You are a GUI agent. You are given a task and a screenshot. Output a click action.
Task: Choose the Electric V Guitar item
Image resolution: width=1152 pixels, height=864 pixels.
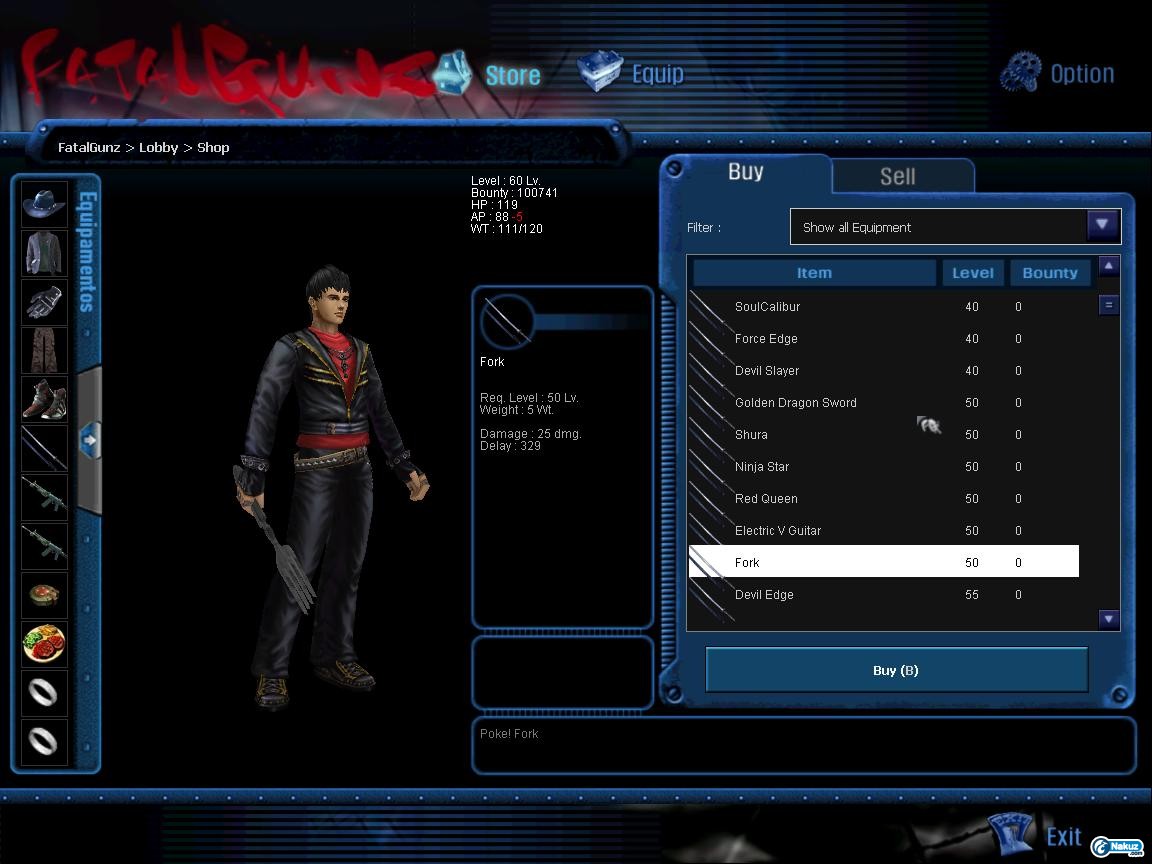pos(777,531)
